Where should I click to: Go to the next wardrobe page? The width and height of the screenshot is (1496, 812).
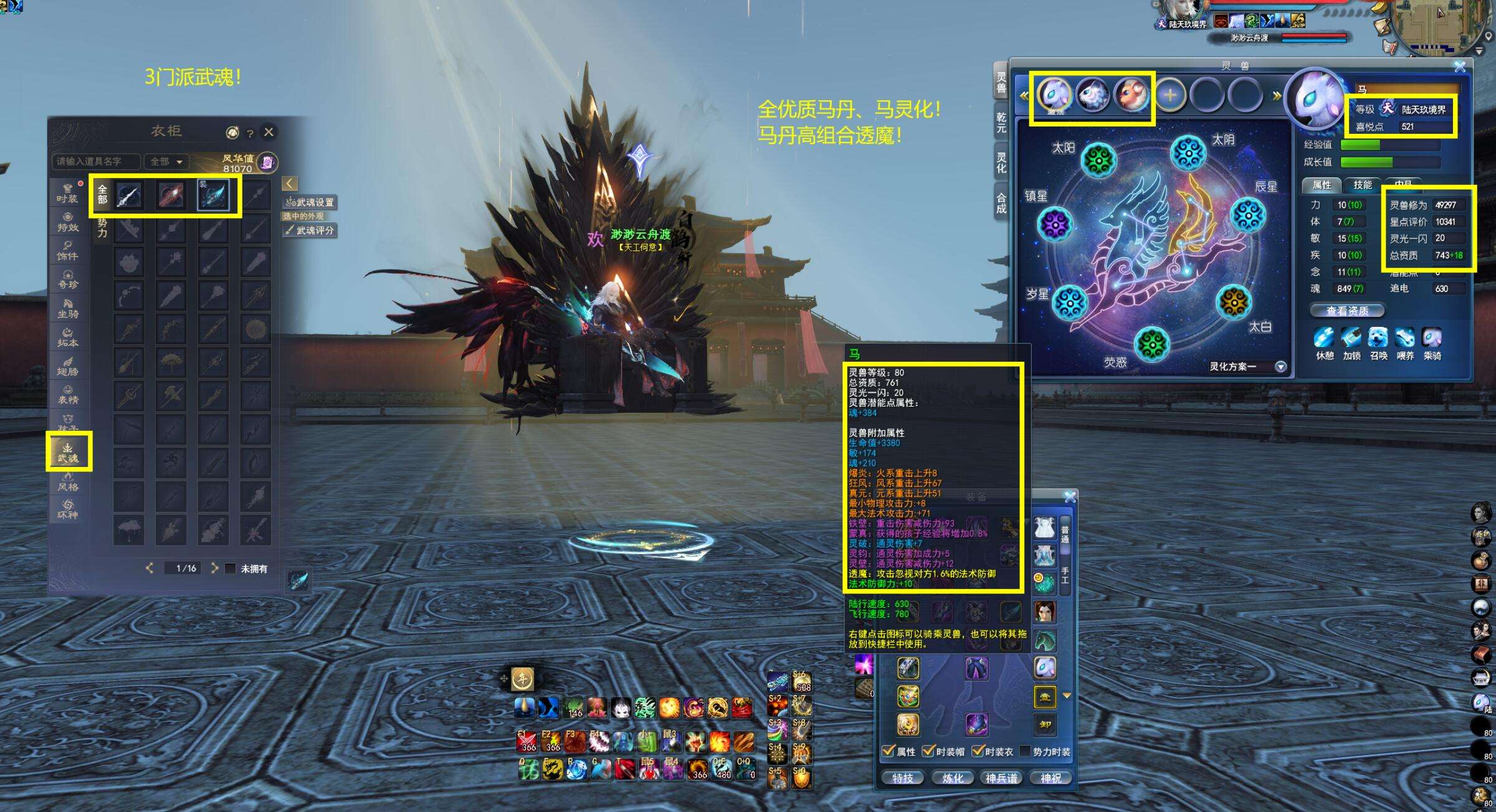click(x=214, y=568)
